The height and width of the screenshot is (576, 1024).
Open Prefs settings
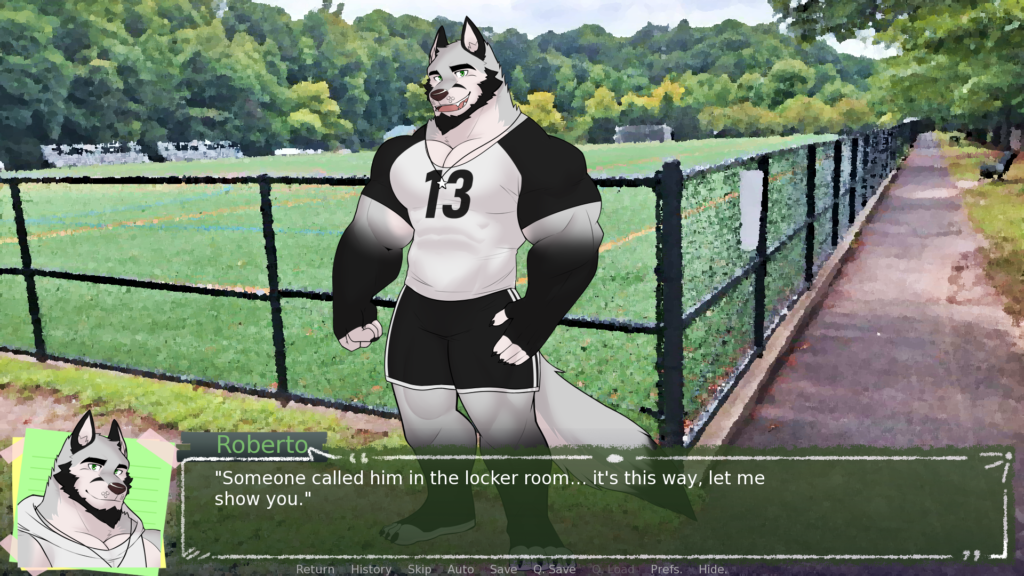665,569
